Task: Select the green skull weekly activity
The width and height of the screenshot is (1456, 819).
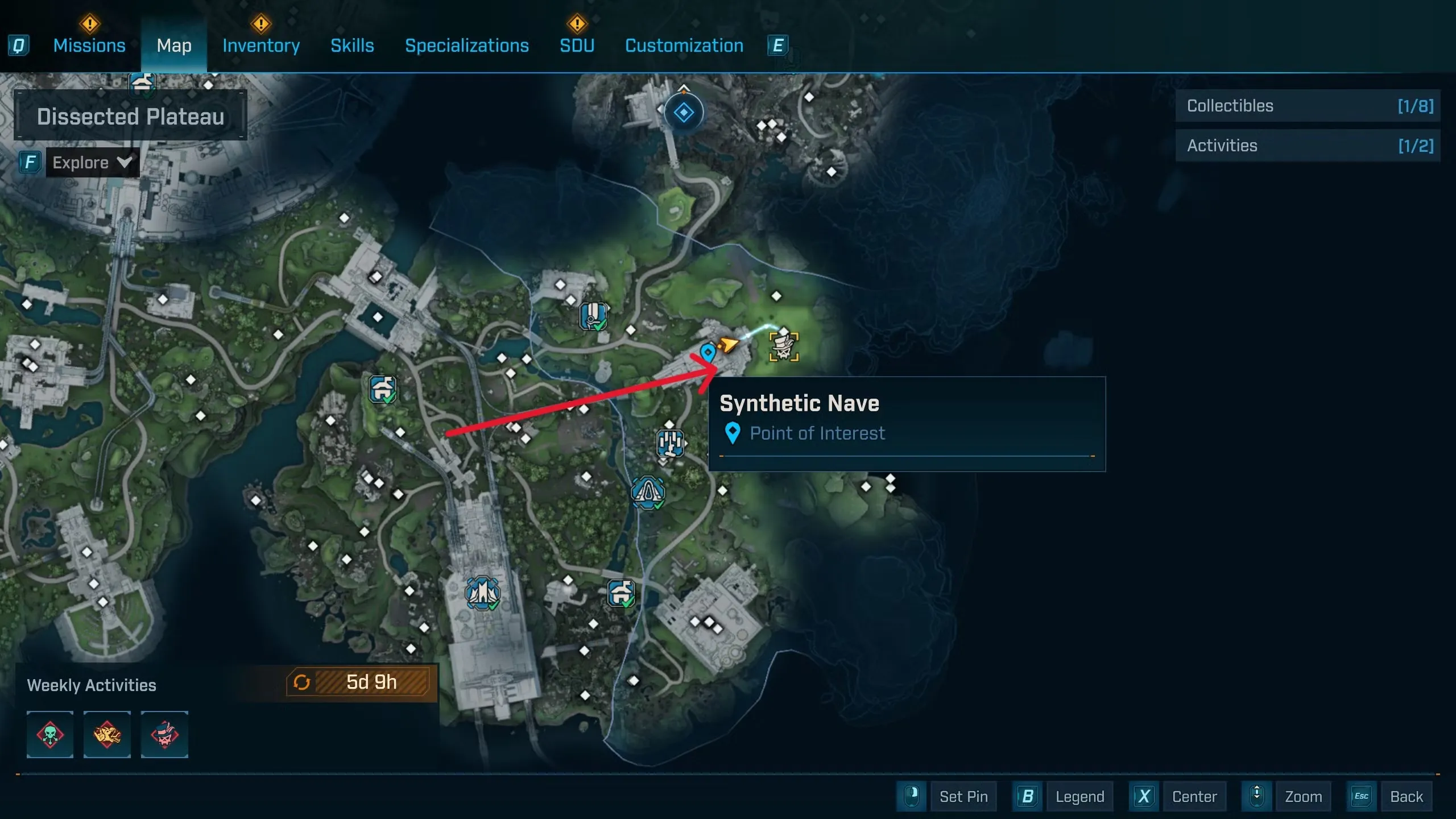Action: pyautogui.click(x=50, y=734)
